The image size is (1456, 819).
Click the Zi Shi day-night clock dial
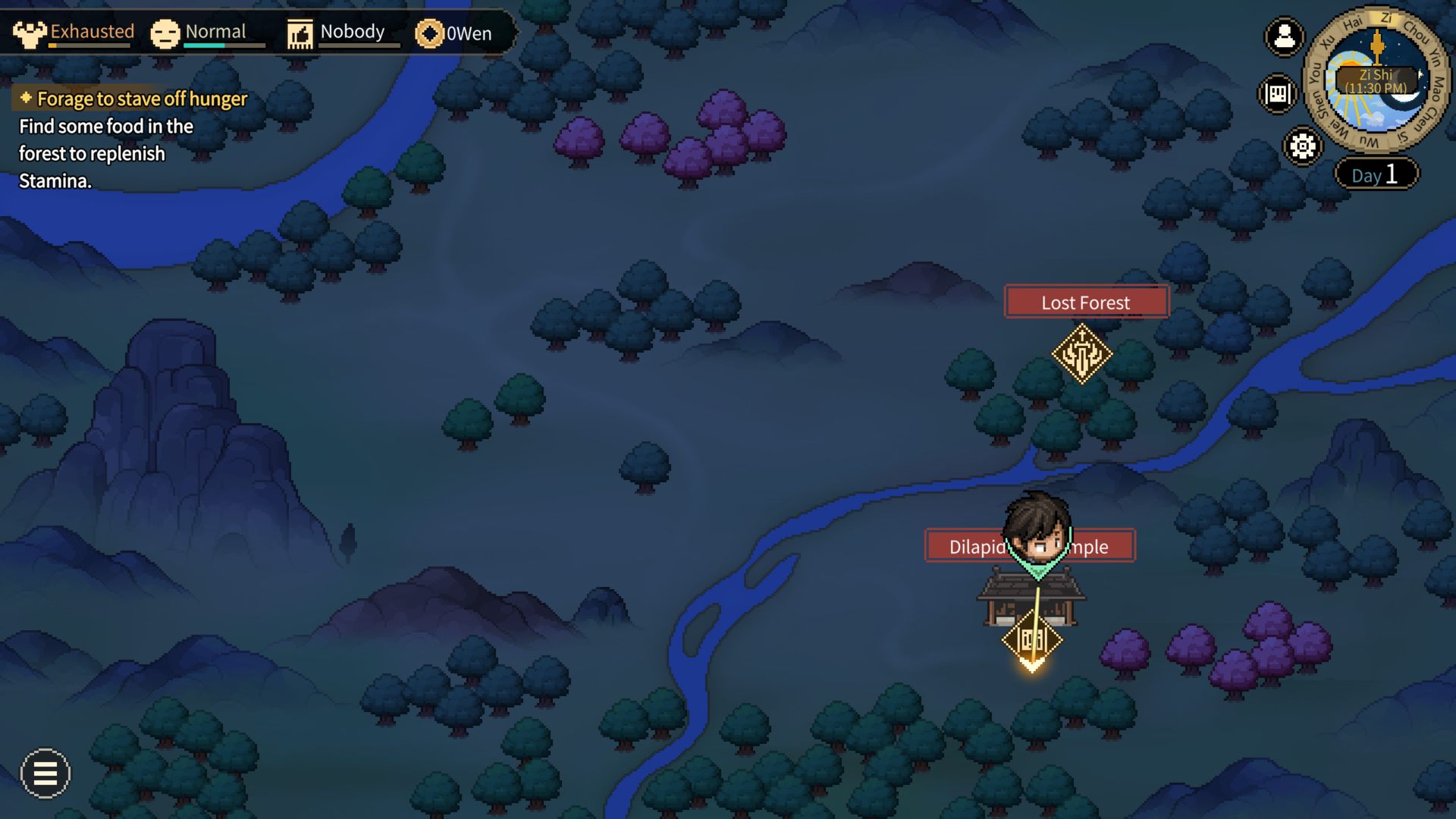pos(1376,80)
